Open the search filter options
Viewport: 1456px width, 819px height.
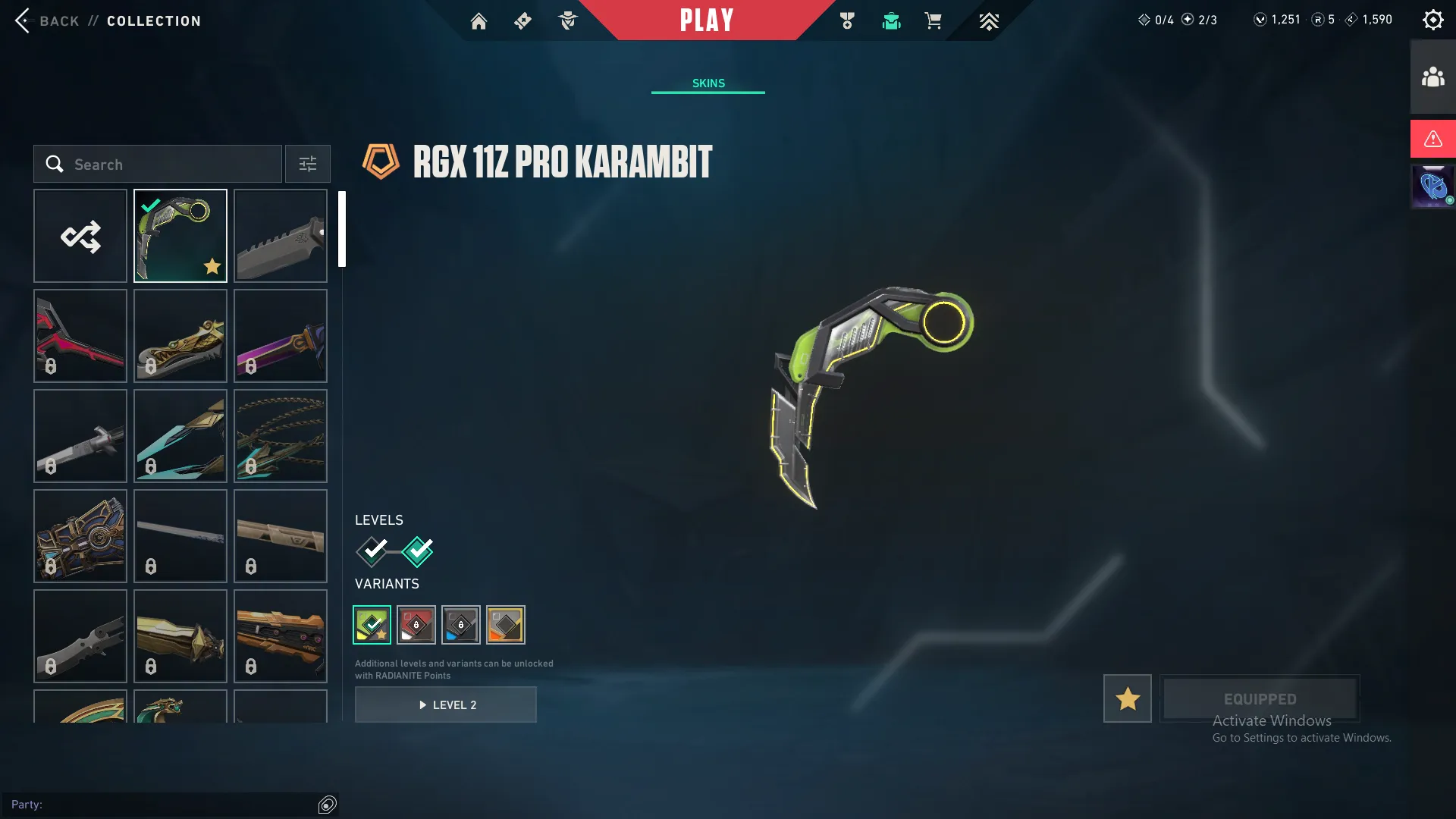(307, 164)
